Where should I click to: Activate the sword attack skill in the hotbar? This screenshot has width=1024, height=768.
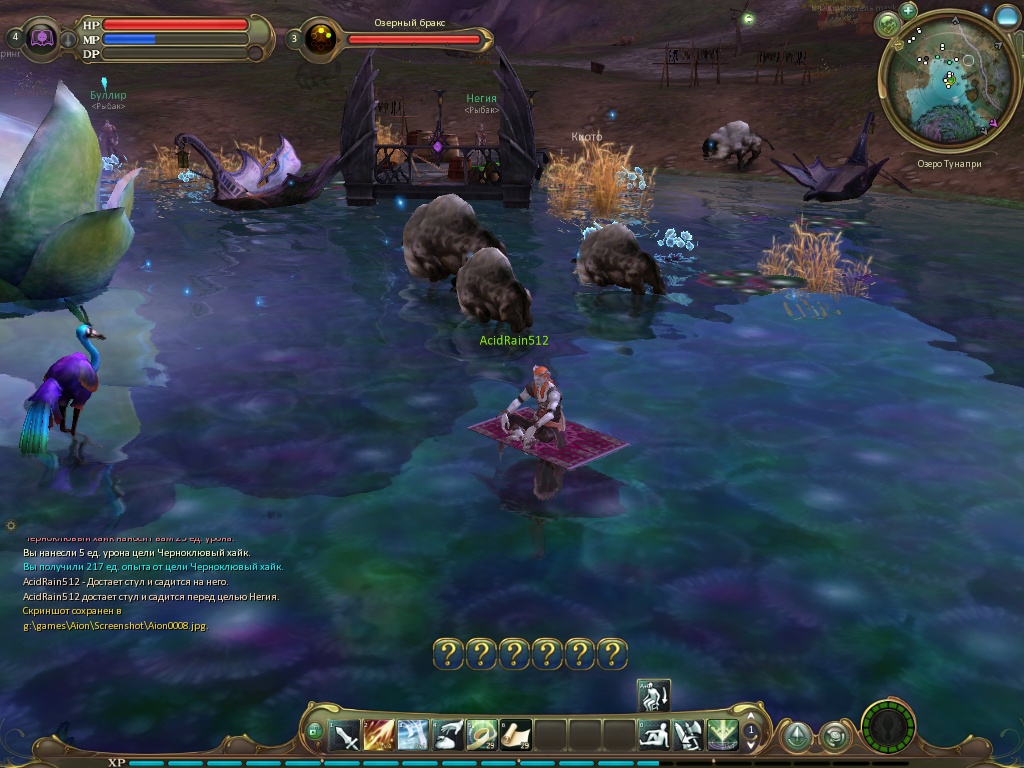coord(345,735)
